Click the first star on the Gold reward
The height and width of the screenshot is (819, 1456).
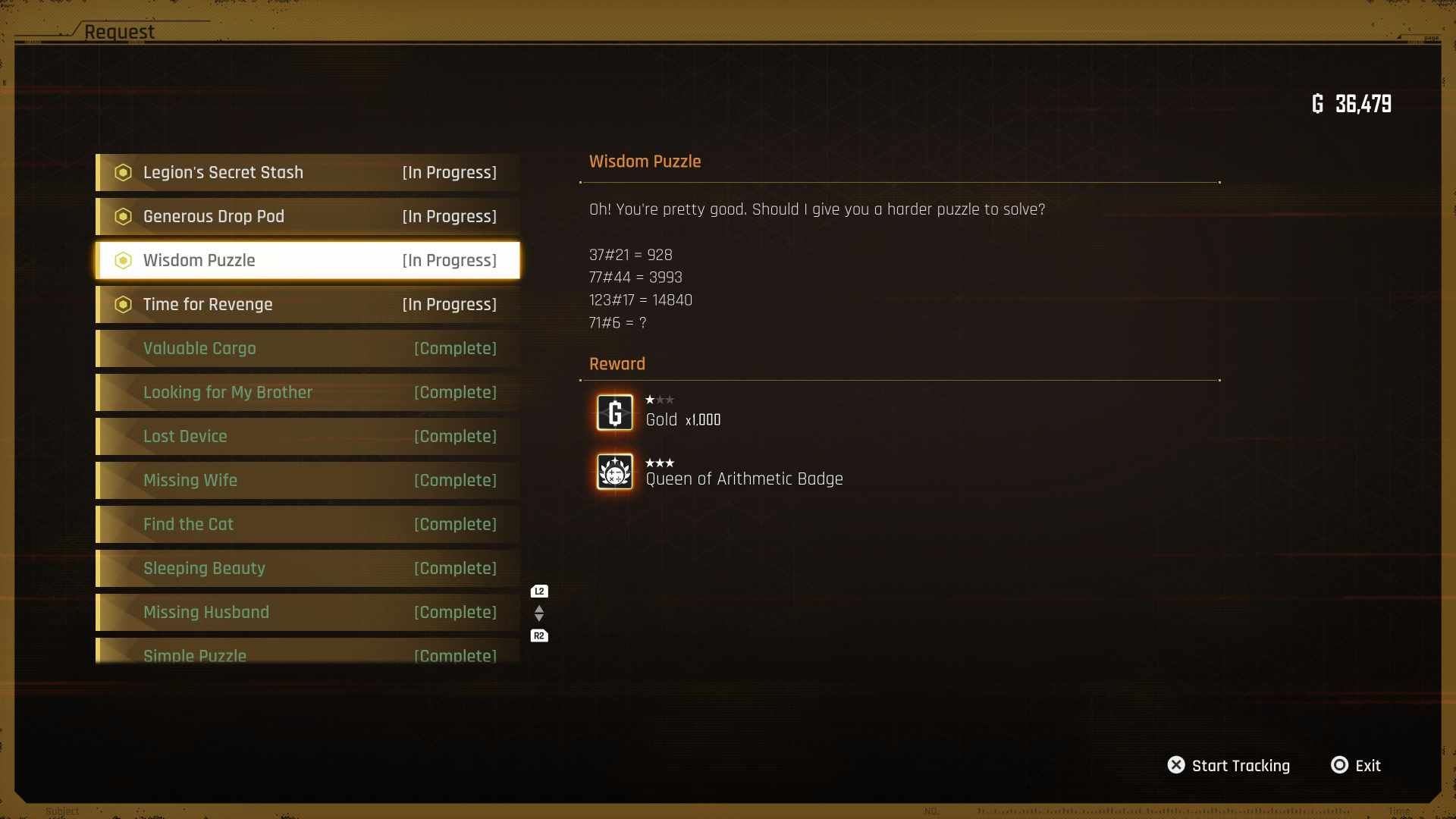tap(650, 399)
